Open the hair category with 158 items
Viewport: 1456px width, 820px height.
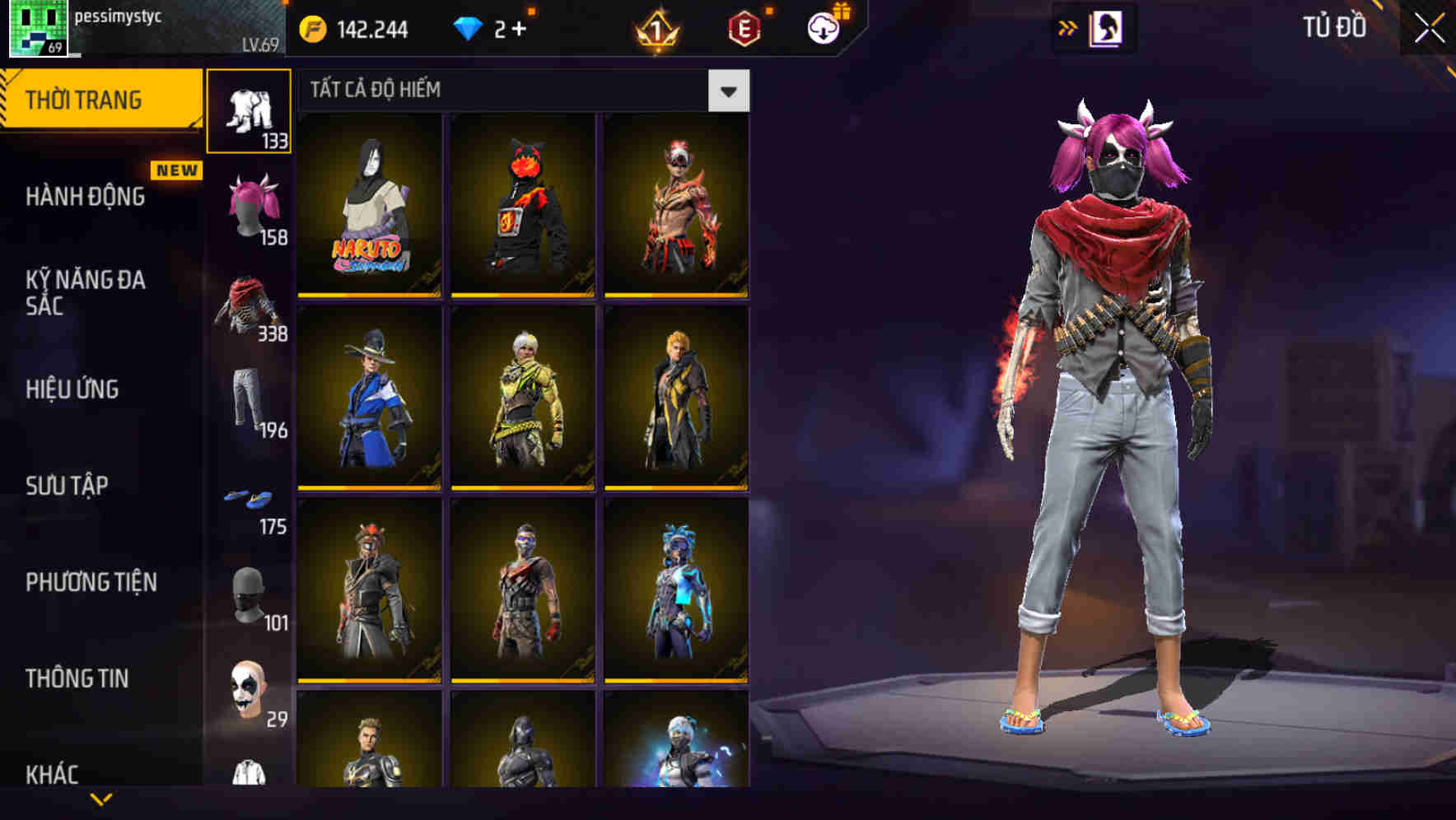point(250,206)
